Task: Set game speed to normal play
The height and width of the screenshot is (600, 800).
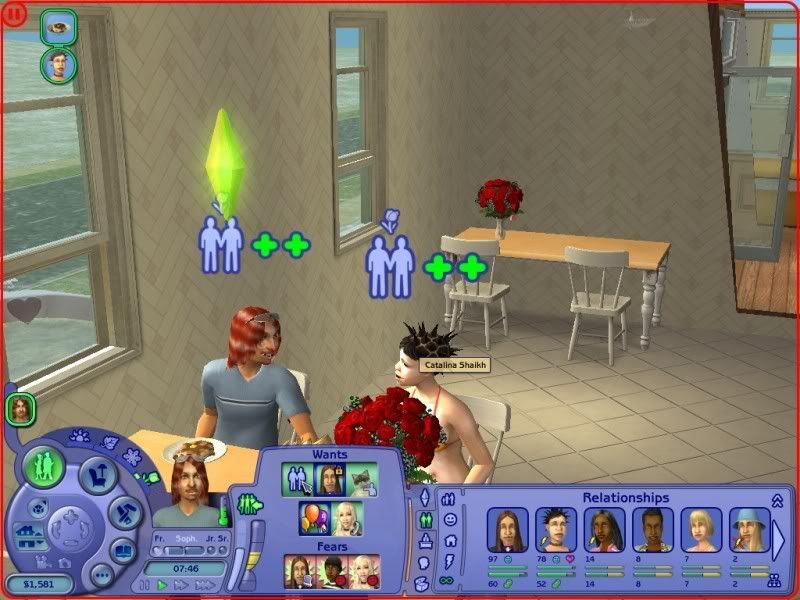Action: pyautogui.click(x=163, y=584)
